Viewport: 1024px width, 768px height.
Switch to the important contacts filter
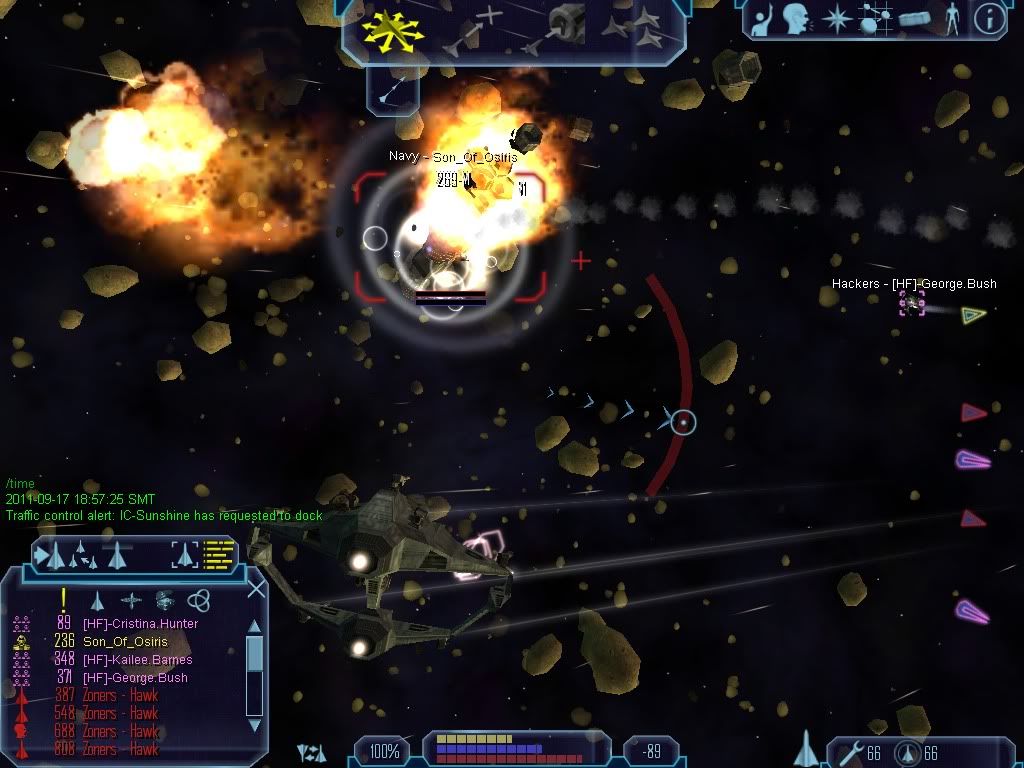64,599
